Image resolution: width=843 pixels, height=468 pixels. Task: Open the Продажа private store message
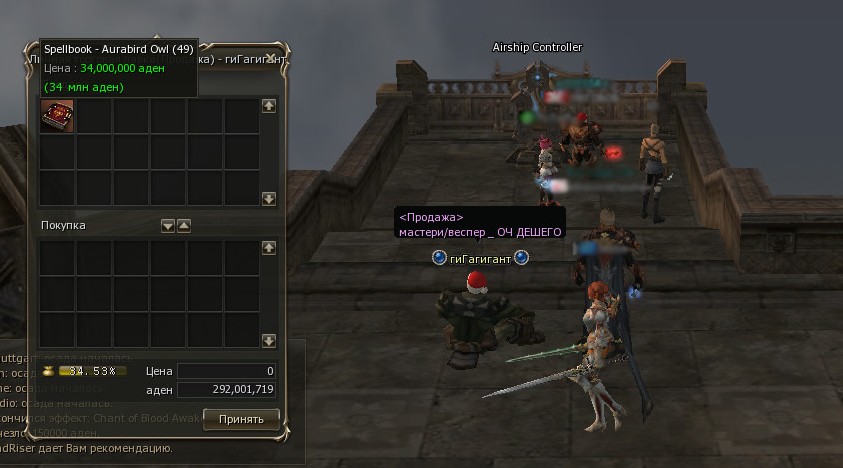[x=481, y=224]
